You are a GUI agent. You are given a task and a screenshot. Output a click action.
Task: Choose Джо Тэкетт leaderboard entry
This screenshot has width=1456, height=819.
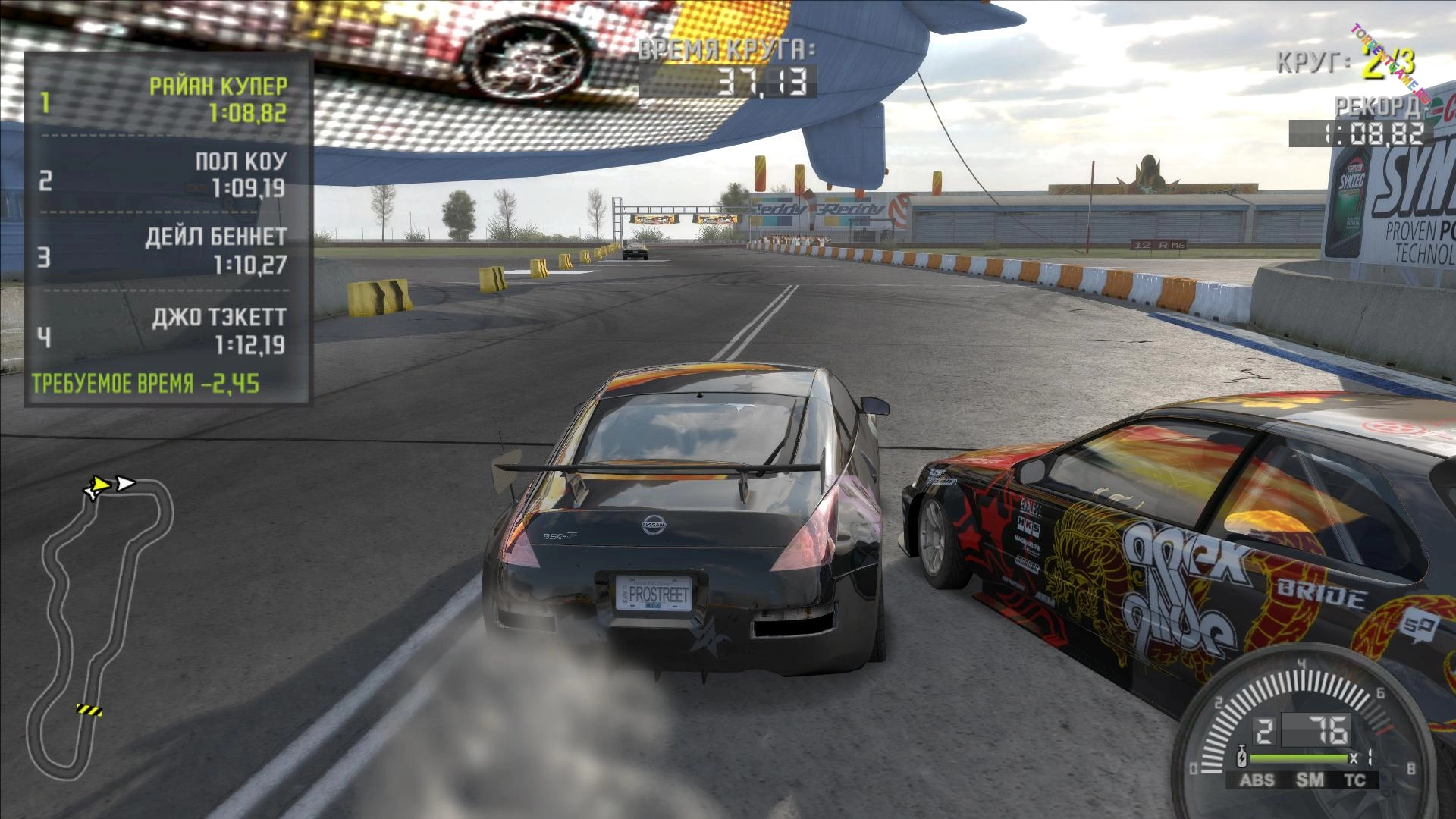(167, 331)
